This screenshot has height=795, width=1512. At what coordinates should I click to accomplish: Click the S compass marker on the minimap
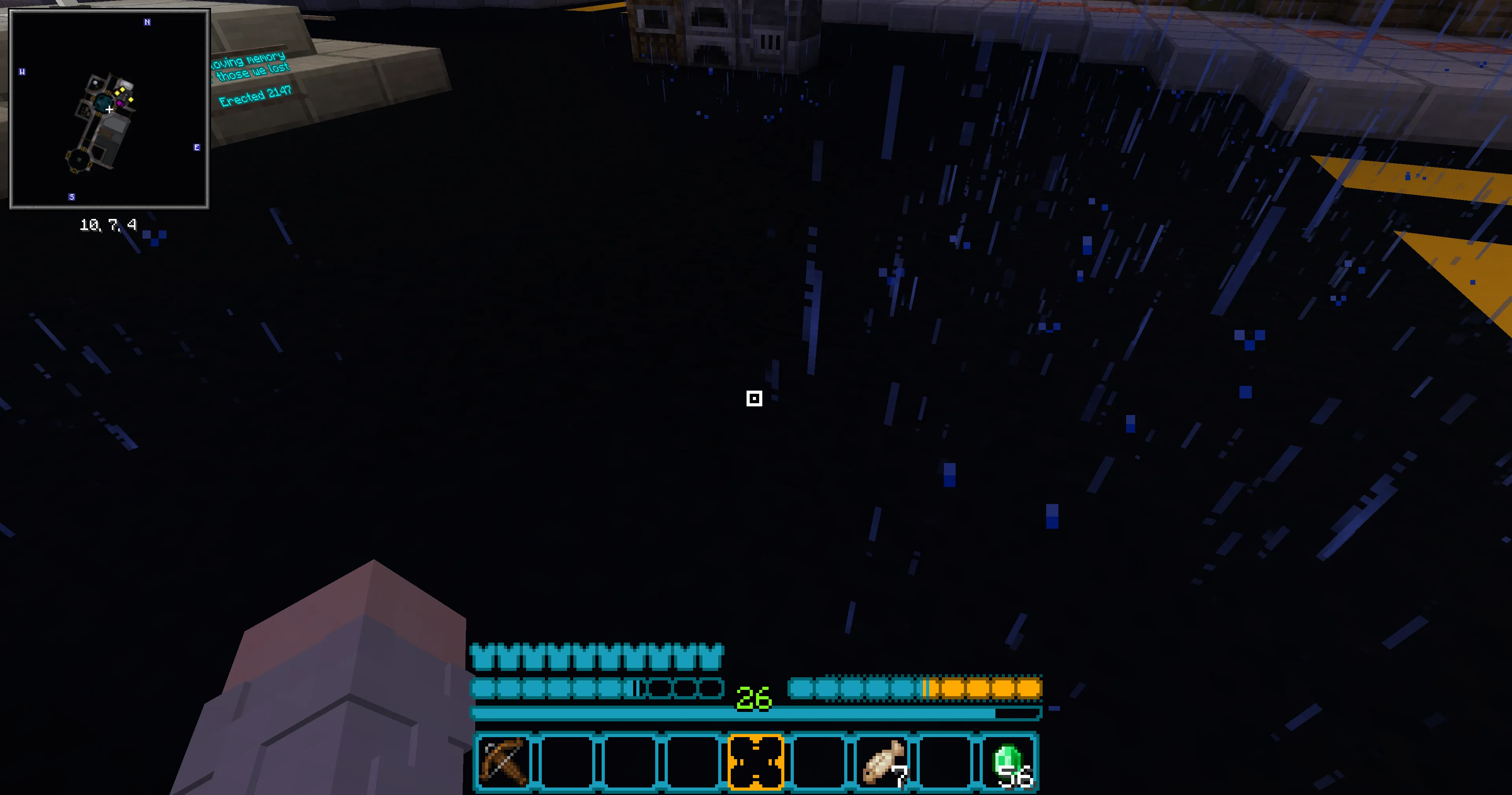[x=72, y=197]
